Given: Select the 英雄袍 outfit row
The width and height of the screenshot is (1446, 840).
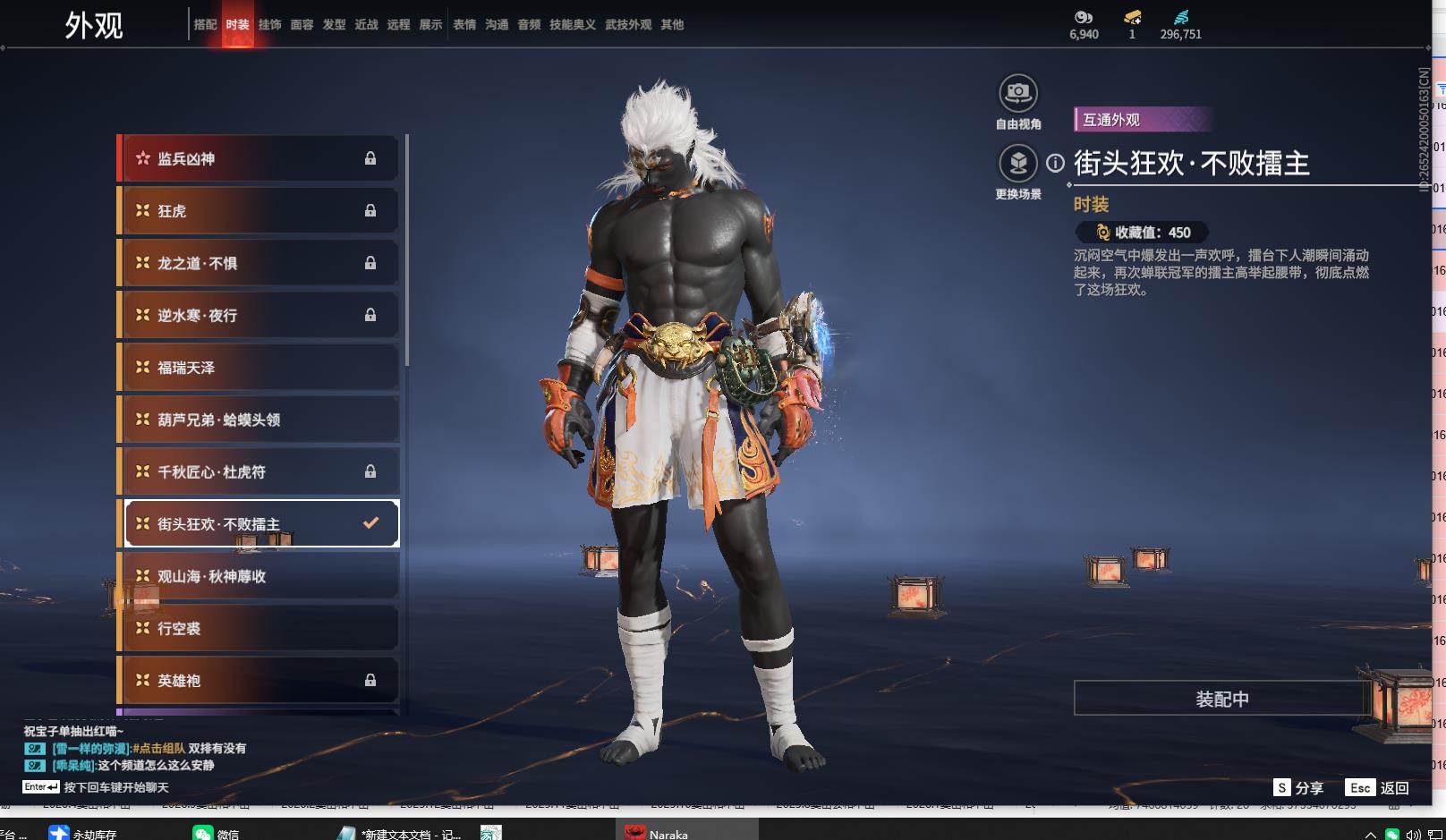Looking at the screenshot, I should point(259,681).
